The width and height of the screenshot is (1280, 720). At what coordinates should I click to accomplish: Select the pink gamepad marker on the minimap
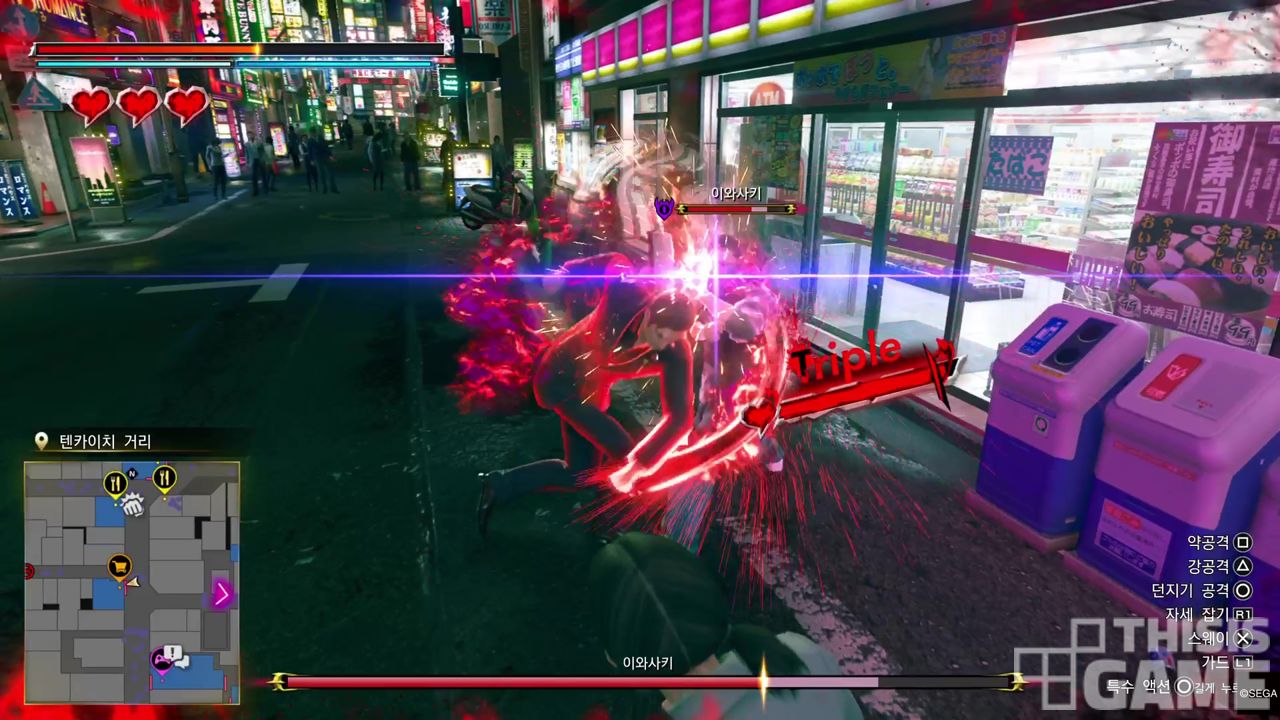click(160, 659)
